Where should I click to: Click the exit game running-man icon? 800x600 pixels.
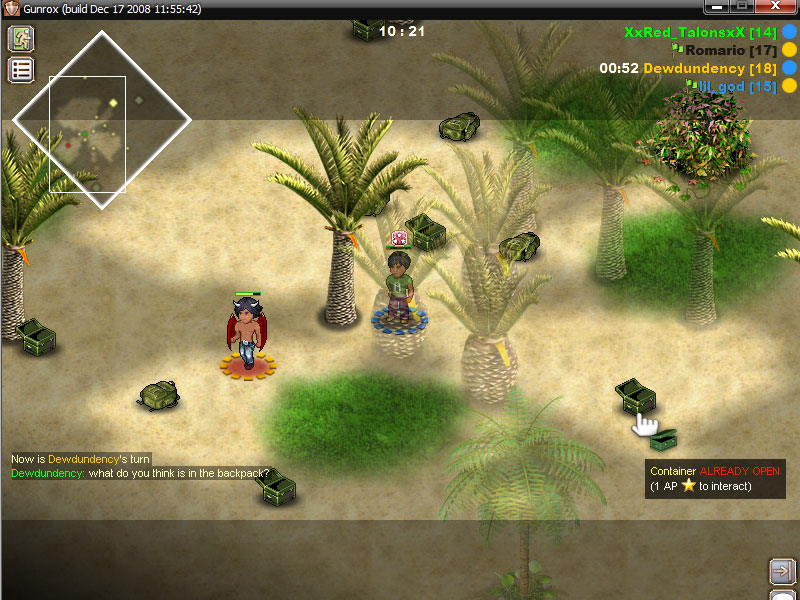click(x=21, y=39)
